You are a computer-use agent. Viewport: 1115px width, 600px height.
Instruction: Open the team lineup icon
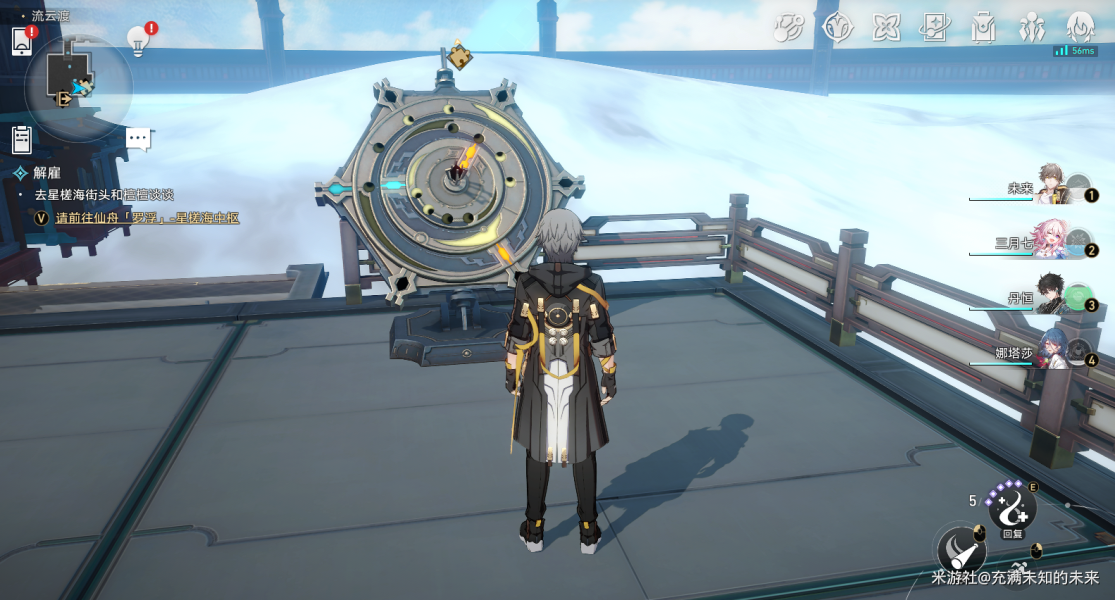(x=1032, y=27)
